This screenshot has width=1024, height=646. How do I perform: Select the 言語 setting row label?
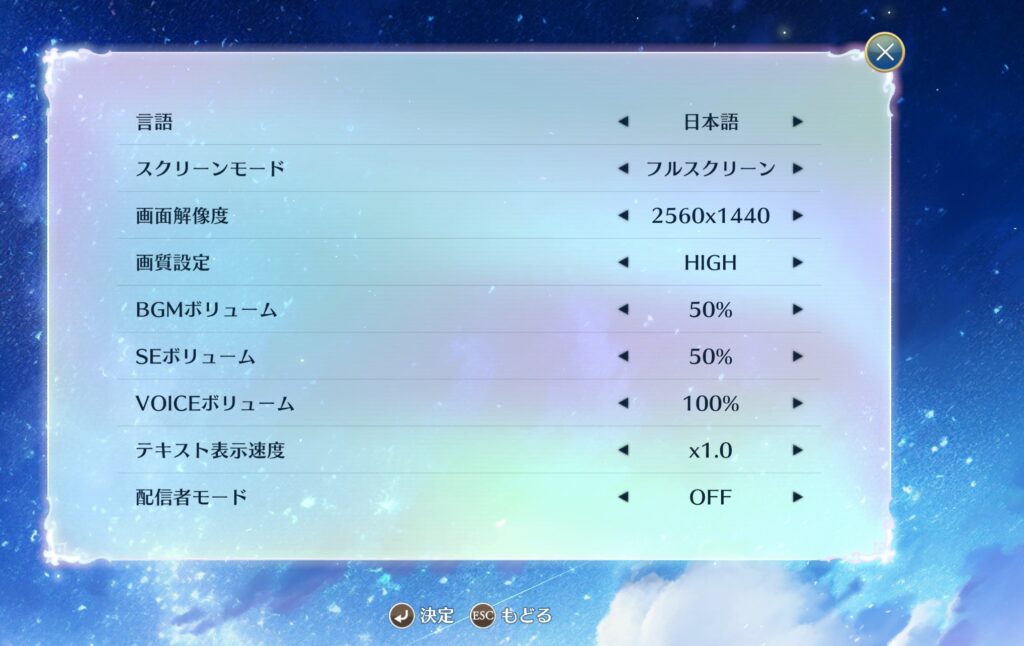[154, 122]
